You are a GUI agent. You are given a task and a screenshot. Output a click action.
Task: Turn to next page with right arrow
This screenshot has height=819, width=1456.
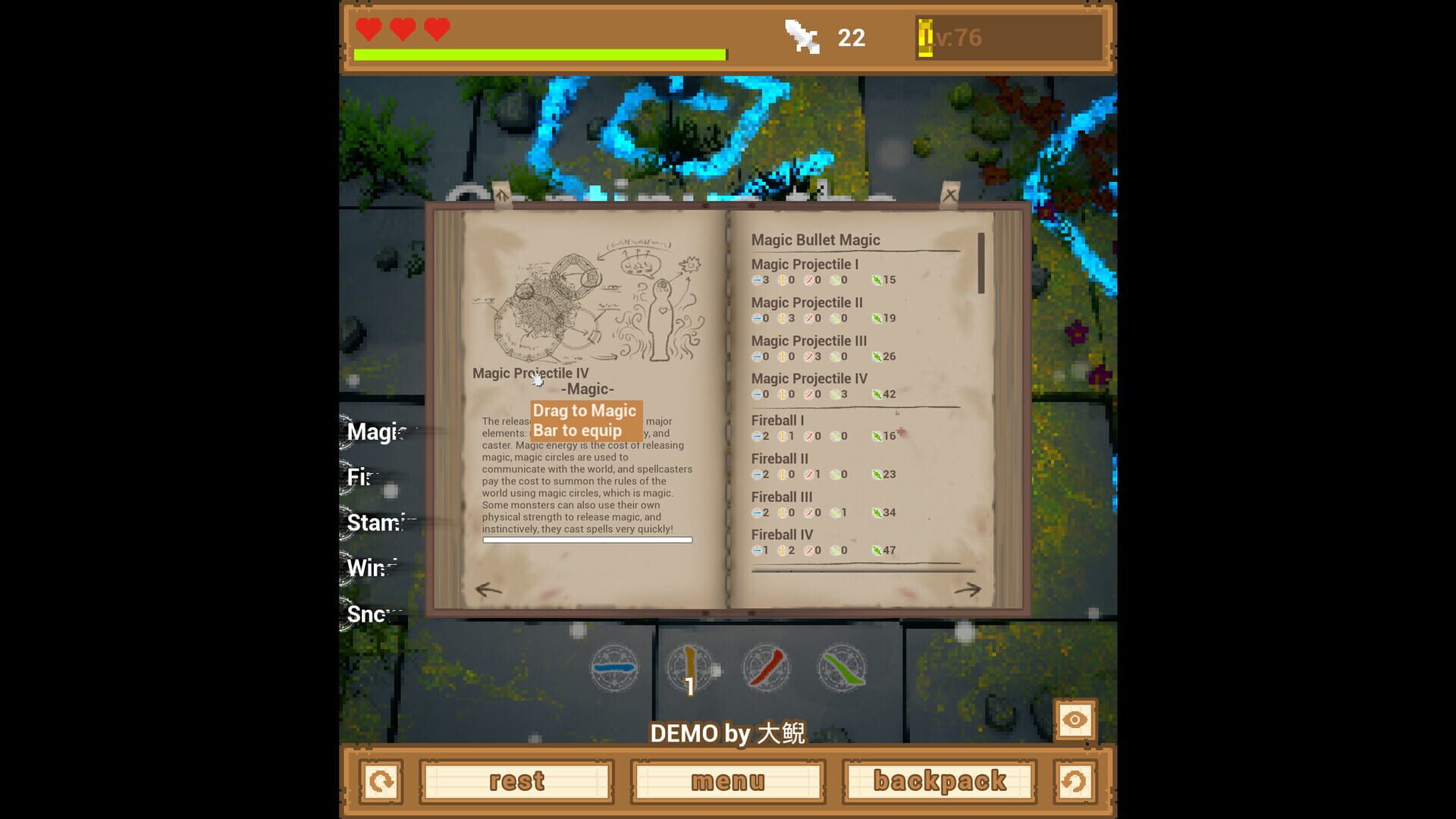click(968, 588)
